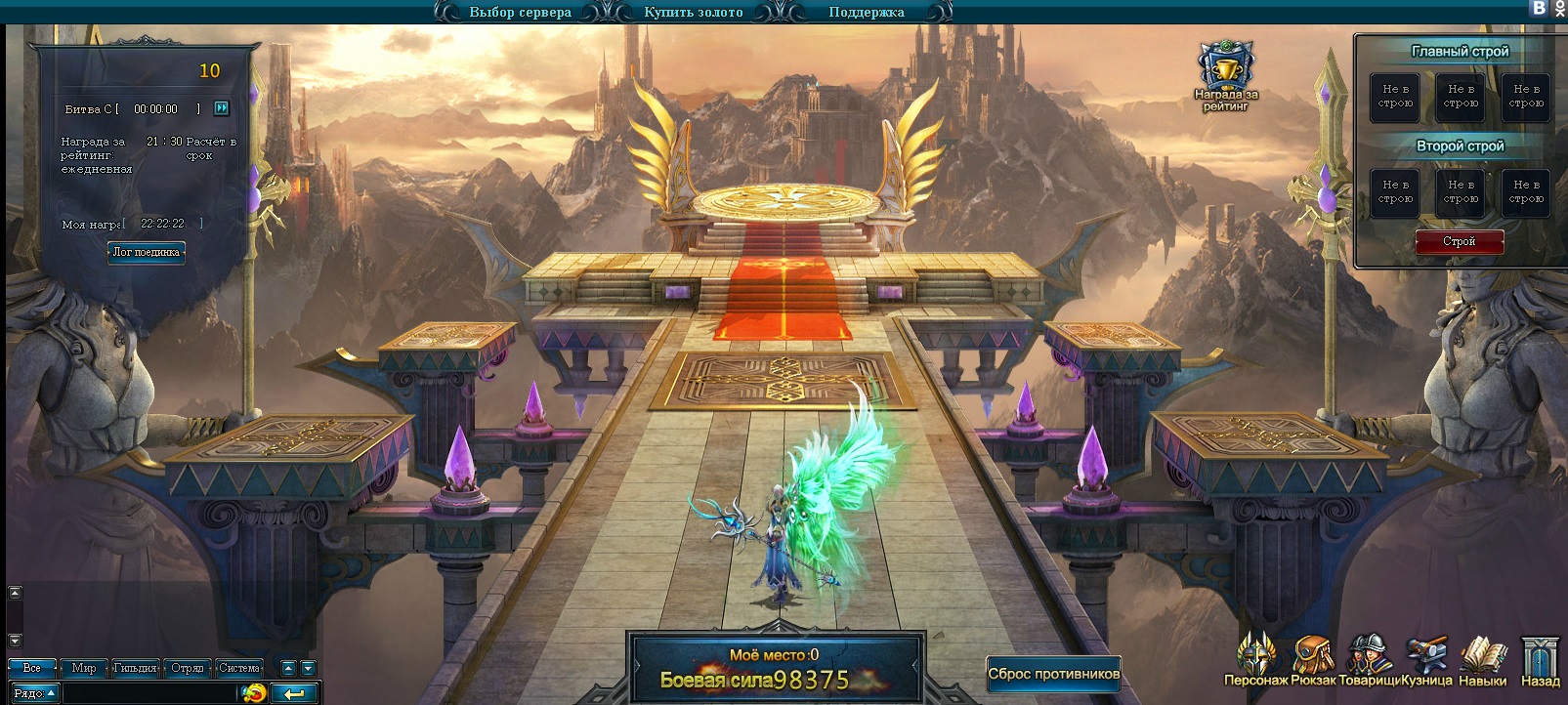The image size is (1568, 705).
Task: Open the Персонаж character sheet
Action: [1256, 660]
